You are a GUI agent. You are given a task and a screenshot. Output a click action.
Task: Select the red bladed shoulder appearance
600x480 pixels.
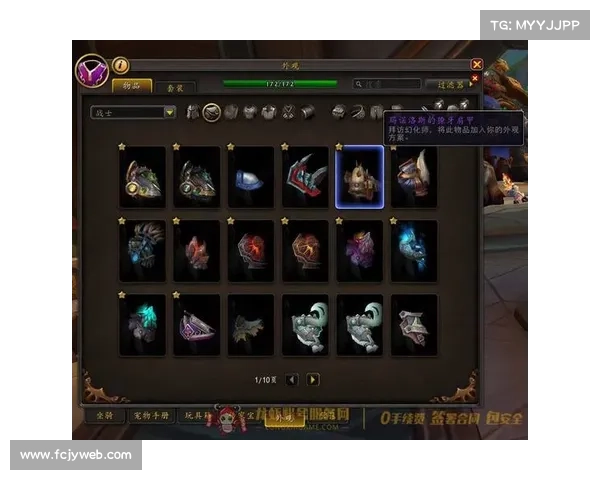(305, 177)
